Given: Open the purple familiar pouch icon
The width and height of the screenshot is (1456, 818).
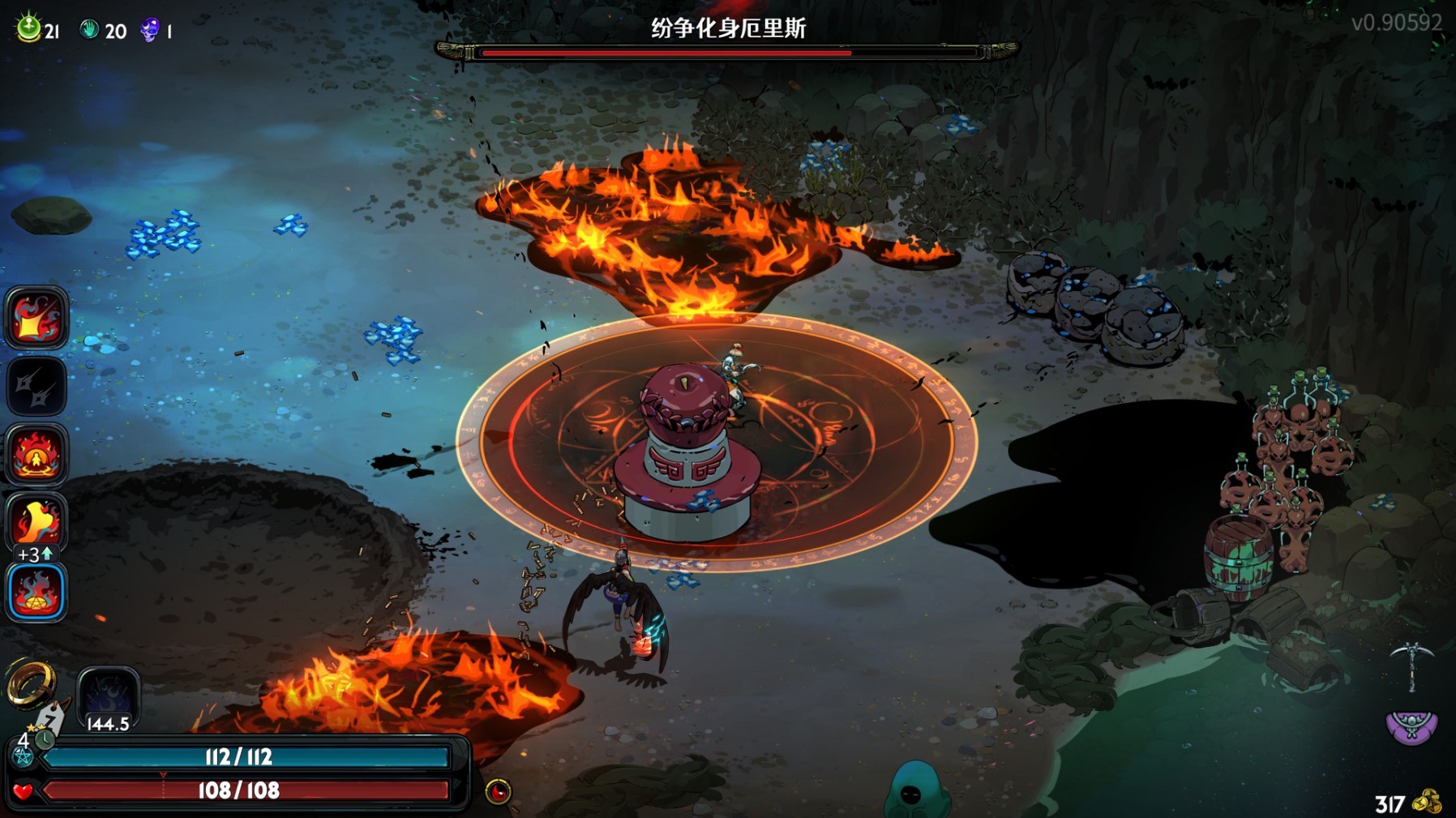Looking at the screenshot, I should [x=1411, y=726].
